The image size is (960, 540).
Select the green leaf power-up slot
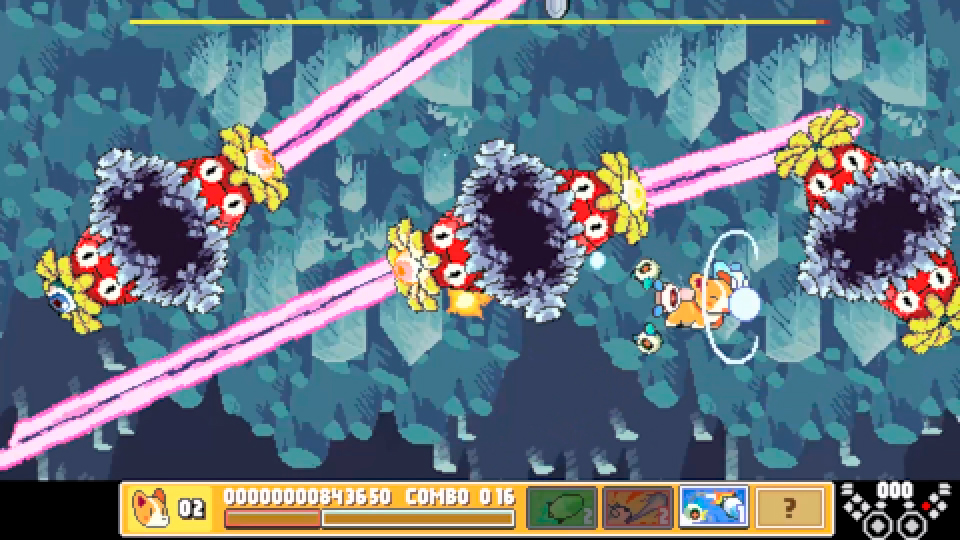coord(562,507)
